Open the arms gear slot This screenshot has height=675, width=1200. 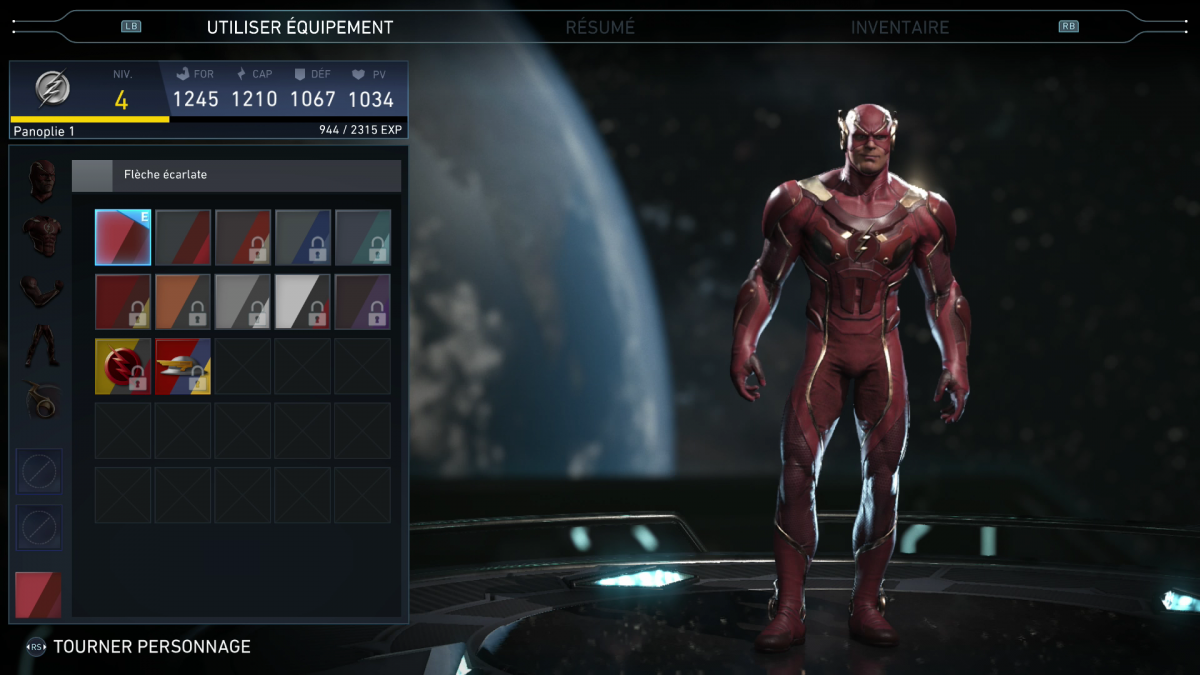(41, 290)
